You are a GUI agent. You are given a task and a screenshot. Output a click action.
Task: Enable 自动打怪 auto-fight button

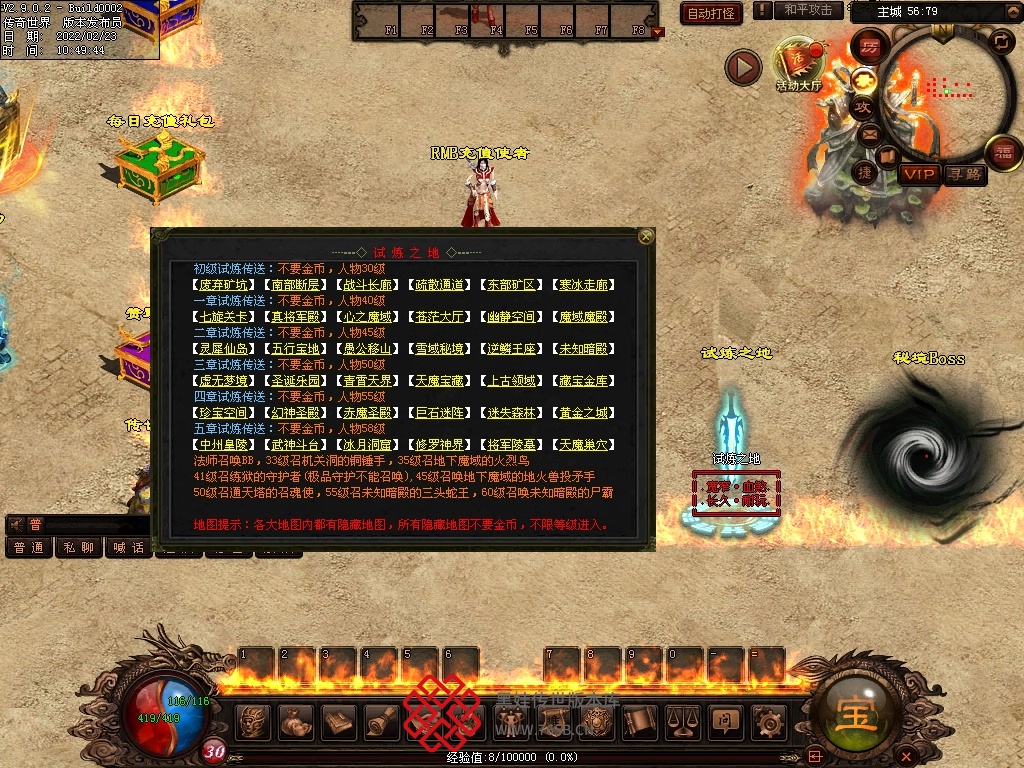click(711, 13)
